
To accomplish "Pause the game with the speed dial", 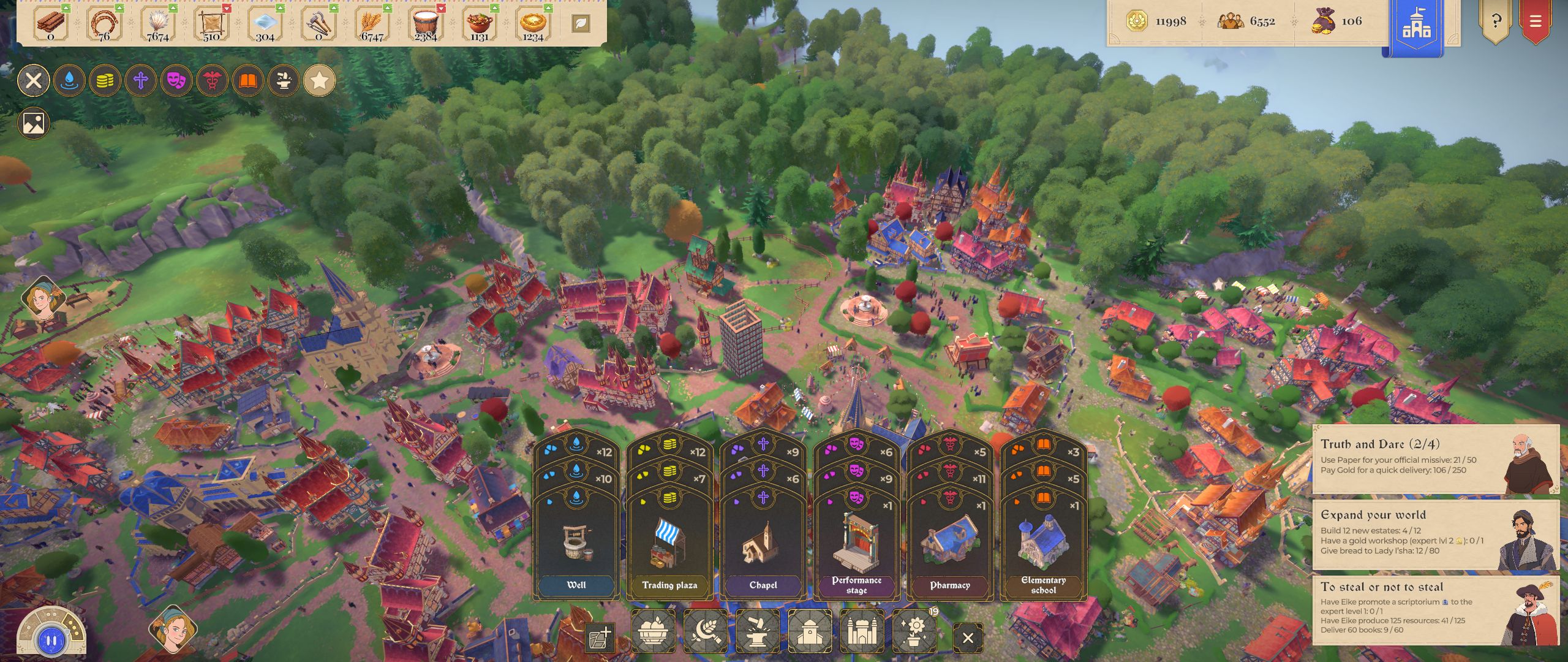I will click(x=51, y=641).
